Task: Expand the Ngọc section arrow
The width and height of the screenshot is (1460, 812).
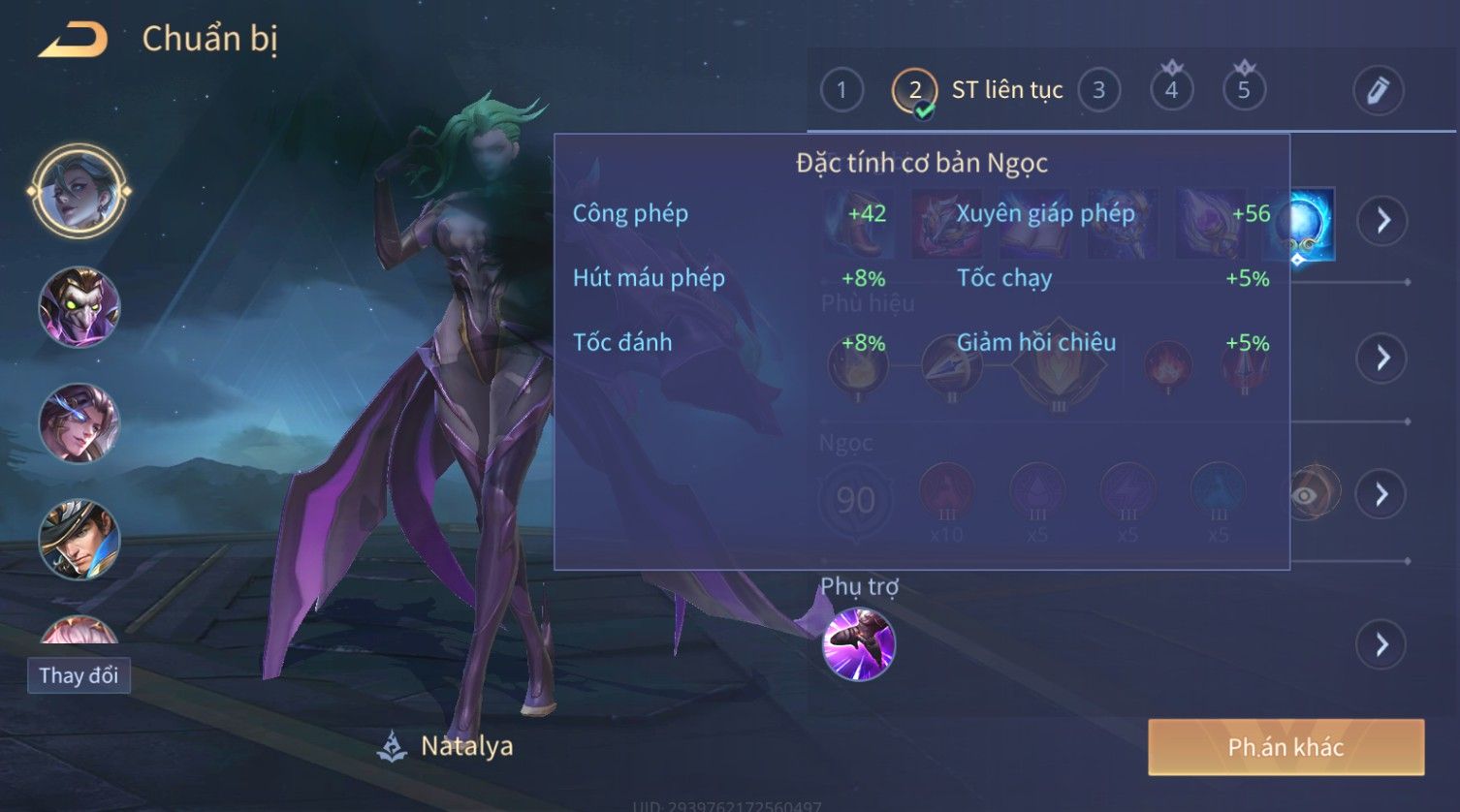Action: click(1382, 495)
